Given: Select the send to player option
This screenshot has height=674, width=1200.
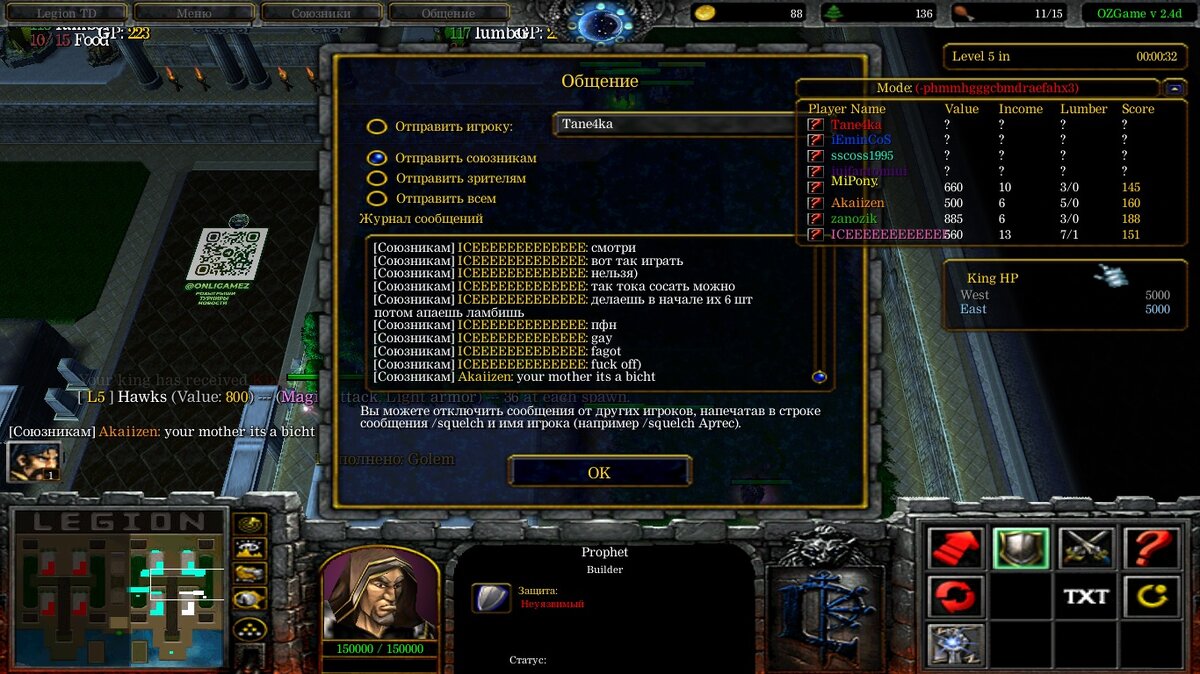Looking at the screenshot, I should click(x=377, y=127).
